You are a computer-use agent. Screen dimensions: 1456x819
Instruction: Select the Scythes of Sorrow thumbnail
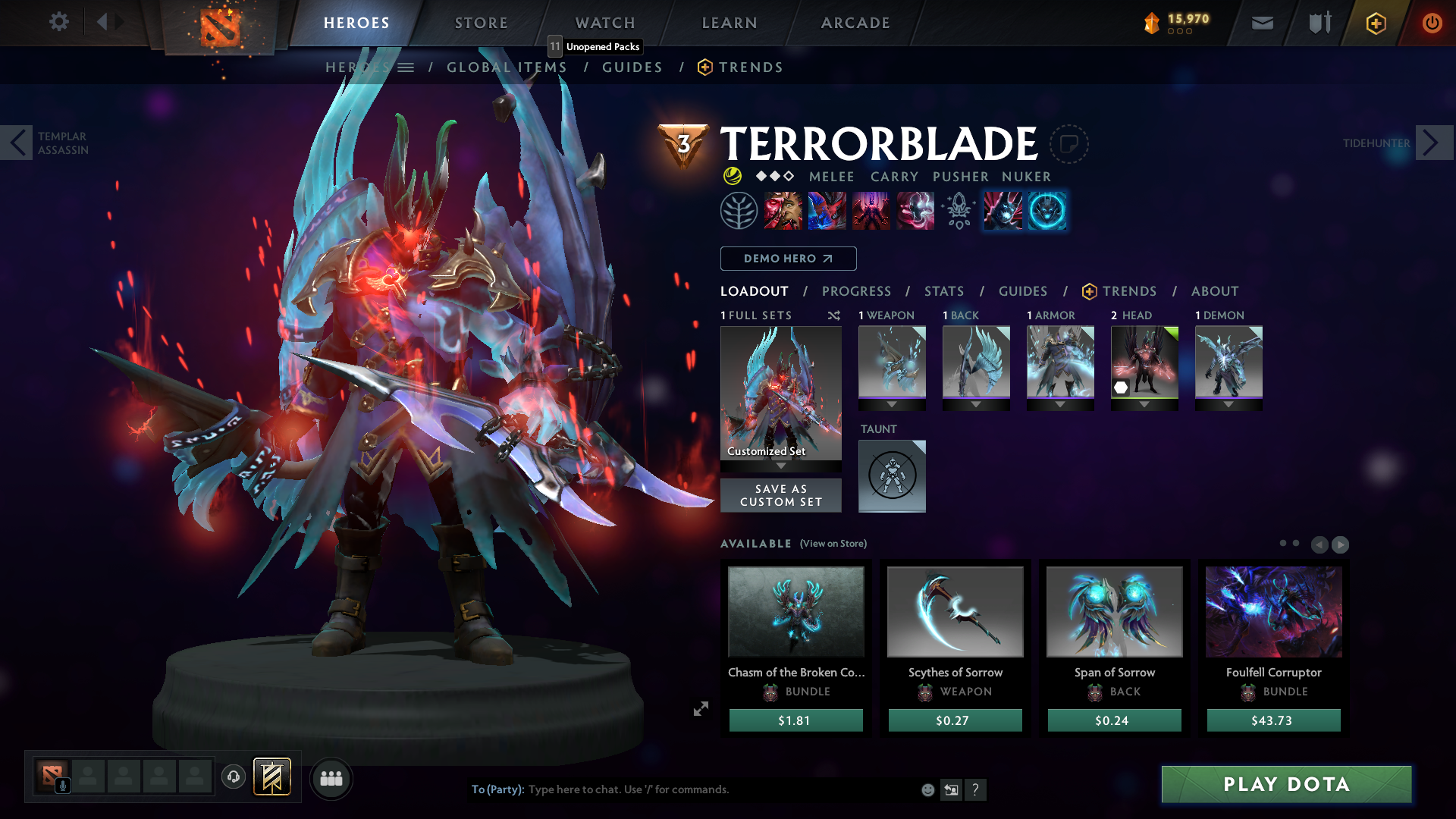(x=955, y=611)
